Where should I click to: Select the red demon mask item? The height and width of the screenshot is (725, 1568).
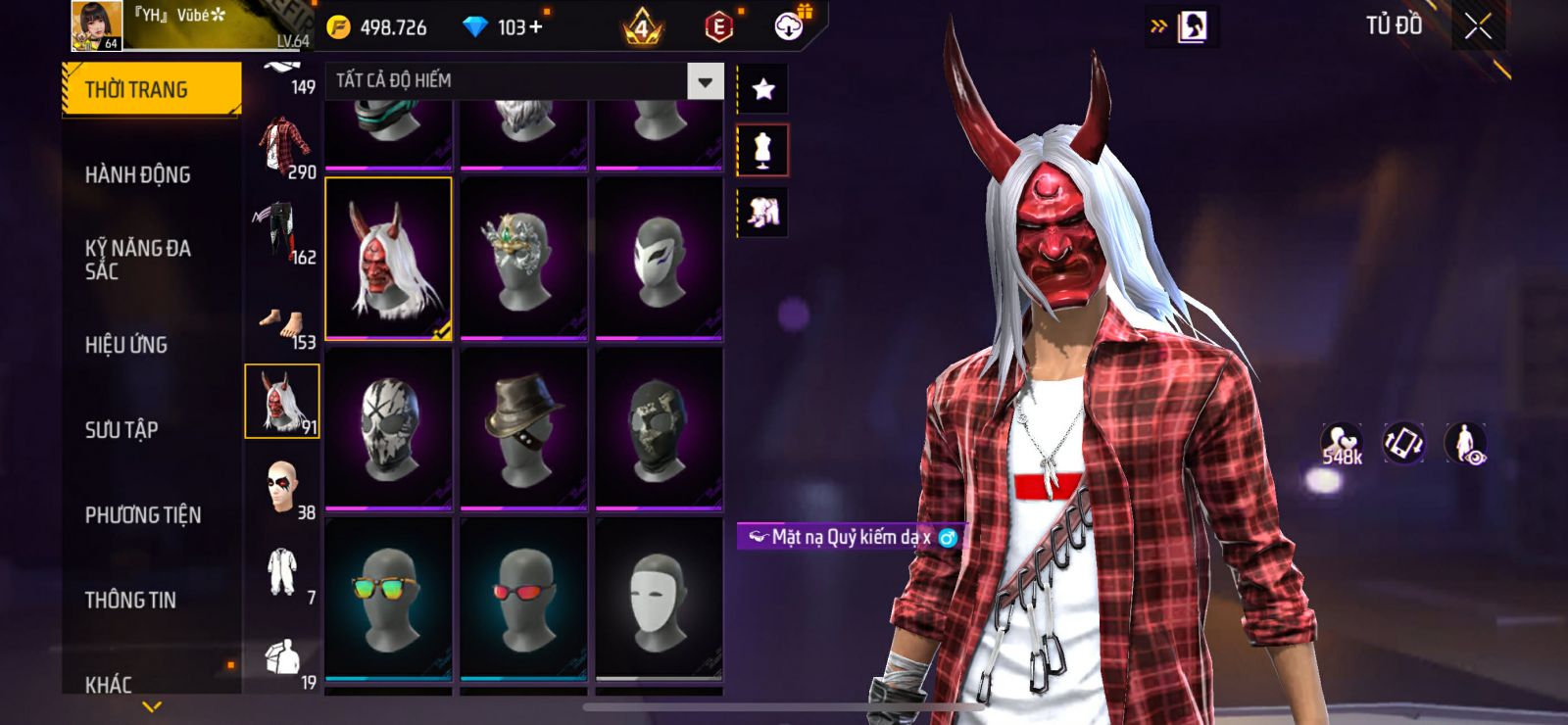pos(388,259)
